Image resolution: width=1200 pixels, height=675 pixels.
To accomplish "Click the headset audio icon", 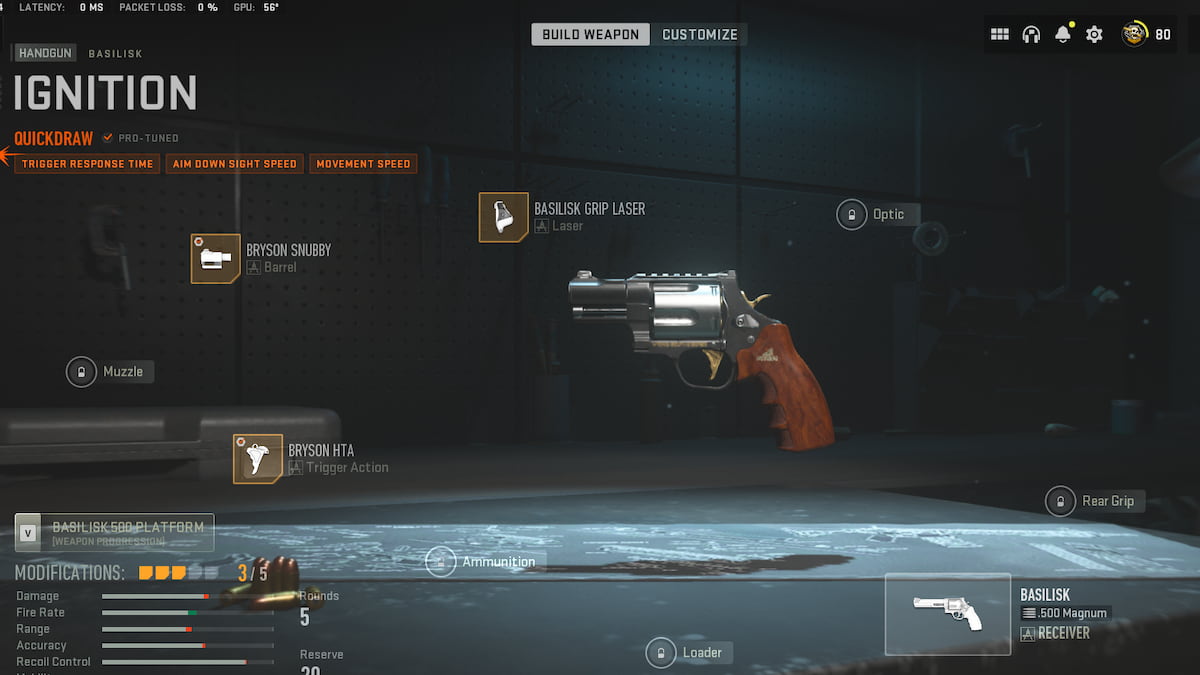I will 1031,34.
